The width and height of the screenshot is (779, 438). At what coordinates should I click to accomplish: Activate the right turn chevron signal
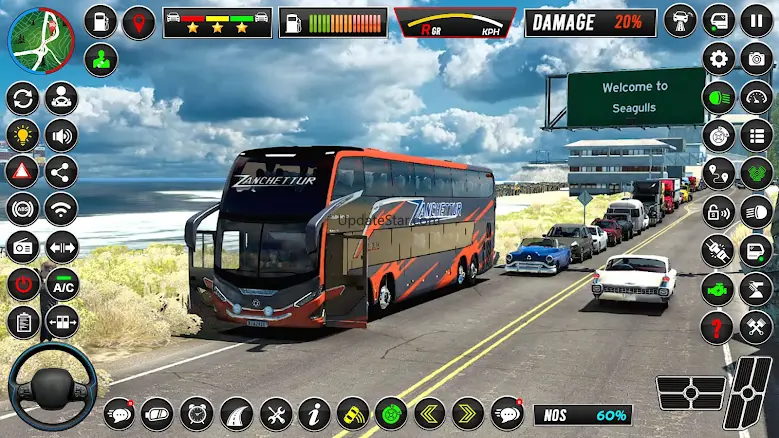[x=467, y=413]
